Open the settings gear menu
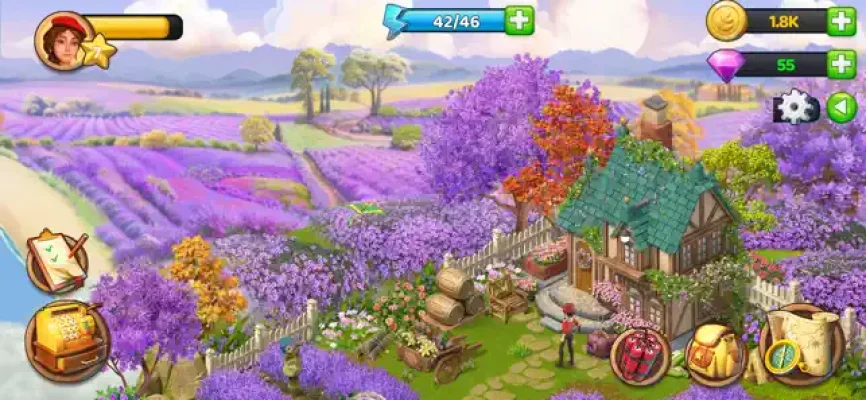This screenshot has width=866, height=400. 796,107
